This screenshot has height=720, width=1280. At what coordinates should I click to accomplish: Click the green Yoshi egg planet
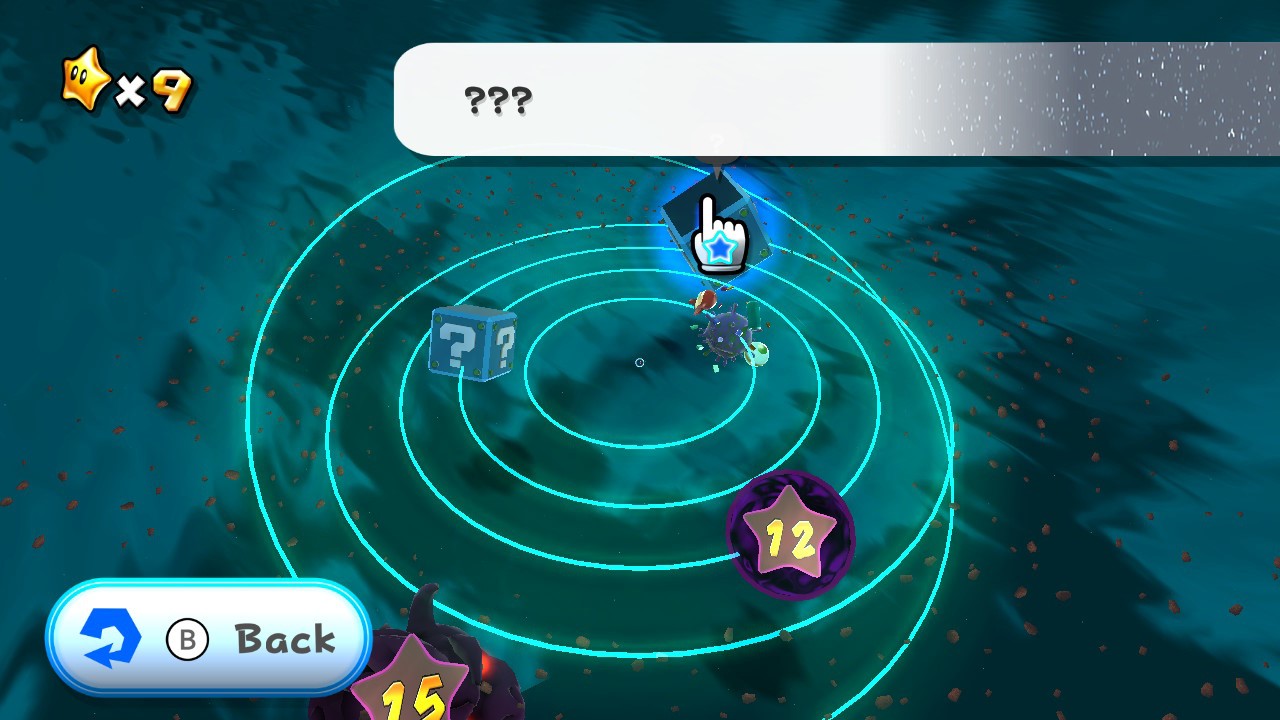click(x=757, y=352)
